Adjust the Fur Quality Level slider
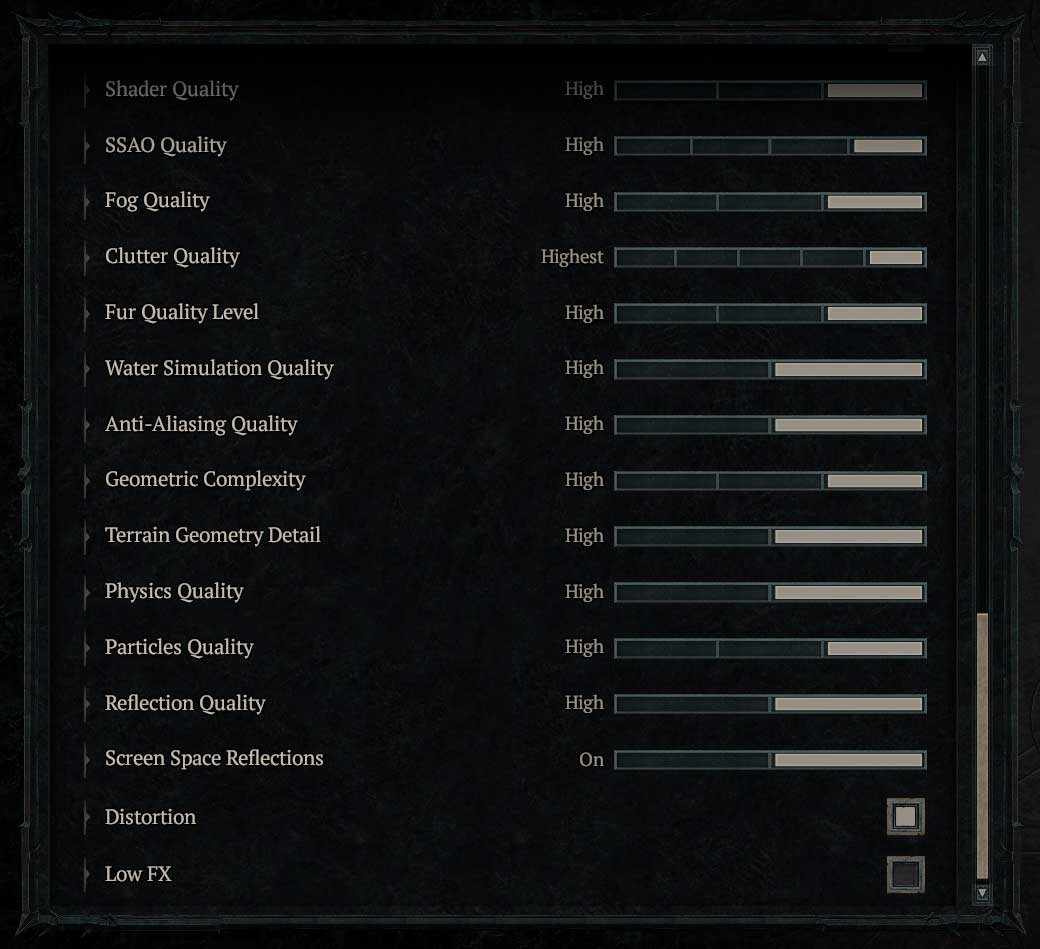The image size is (1040, 949). pos(770,313)
